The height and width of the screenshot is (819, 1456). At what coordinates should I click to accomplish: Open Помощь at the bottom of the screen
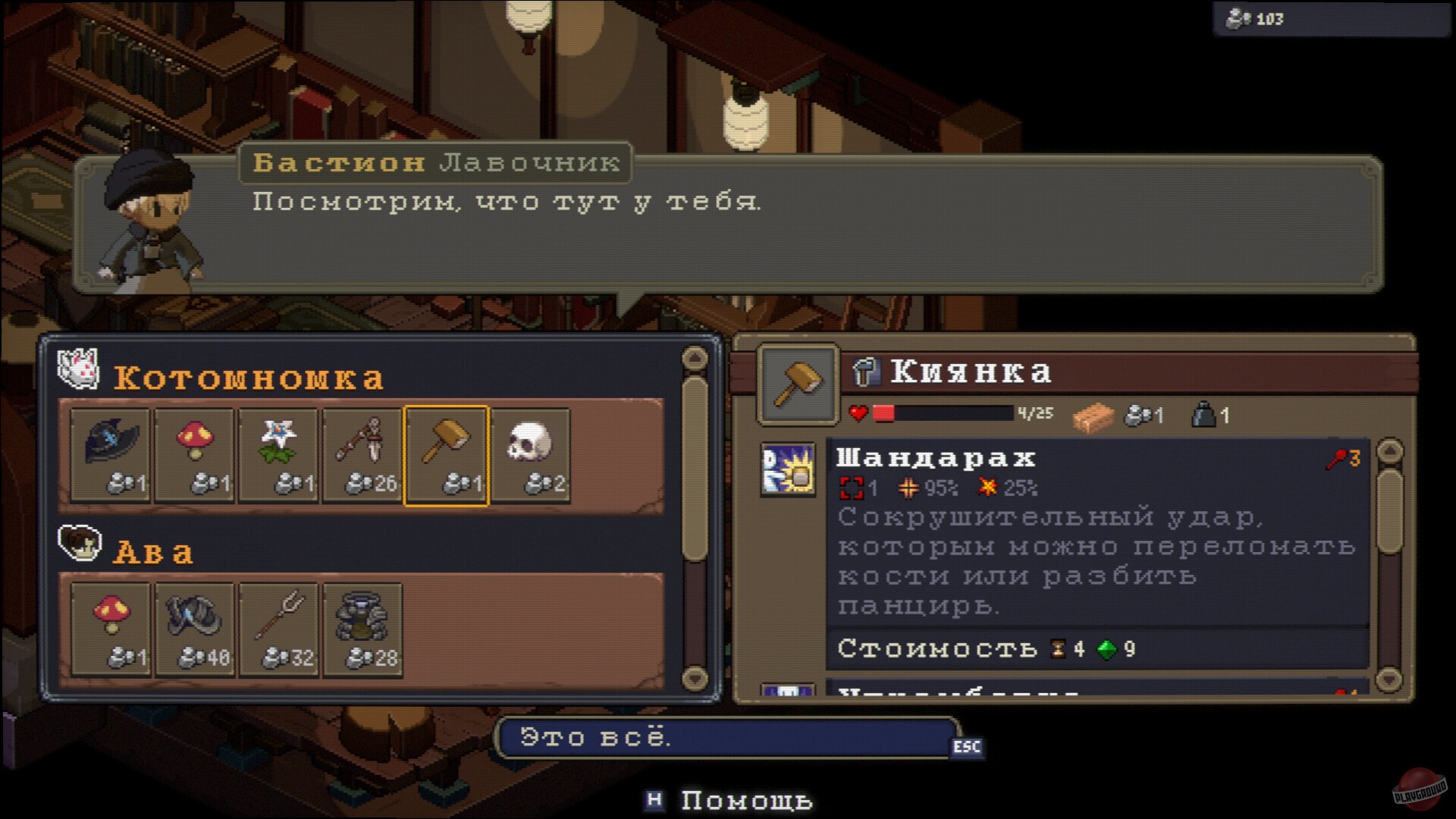(x=745, y=799)
